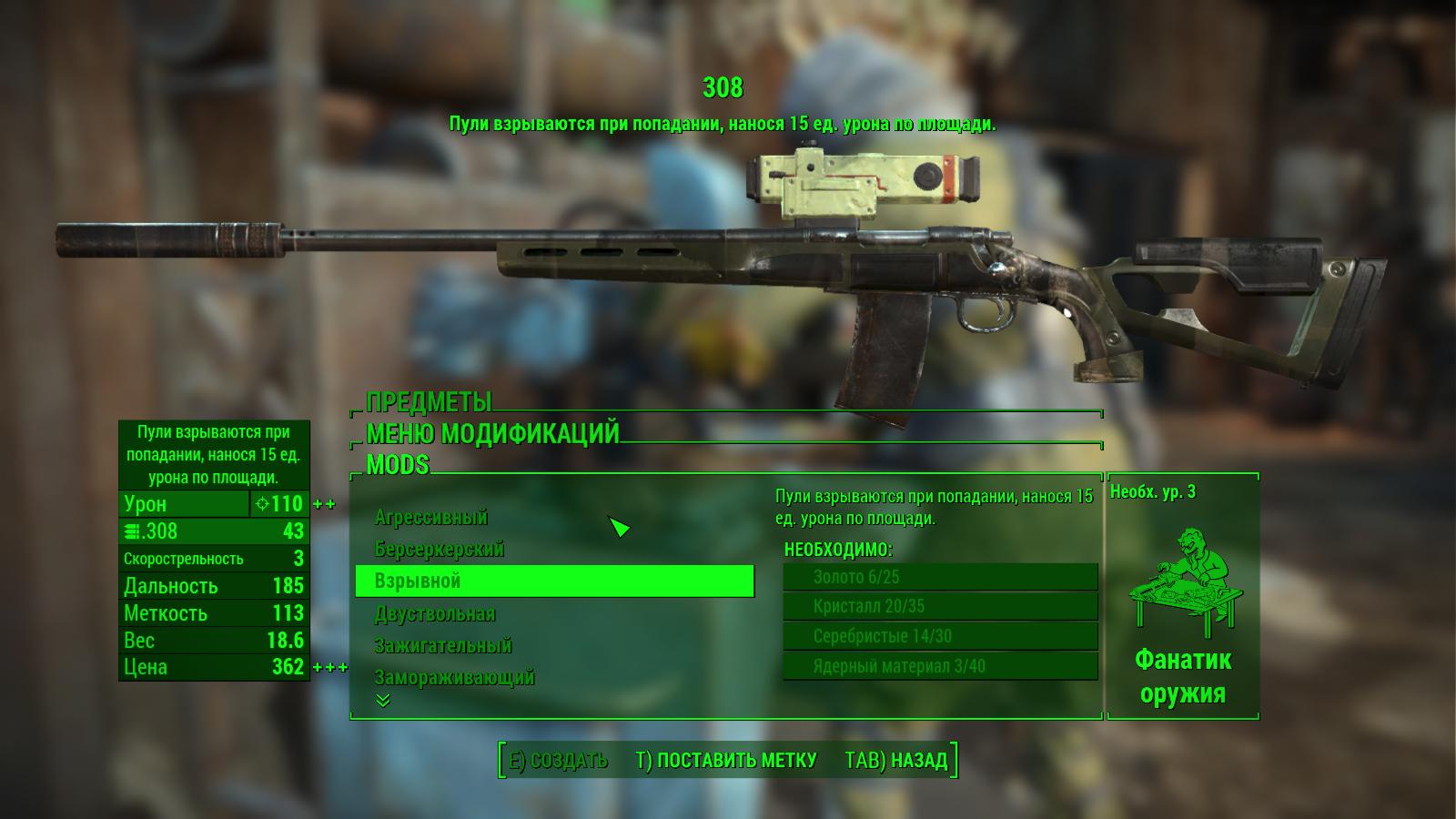The image size is (1456, 819).
Task: Click the down arrow below the mod list
Action: 383,701
